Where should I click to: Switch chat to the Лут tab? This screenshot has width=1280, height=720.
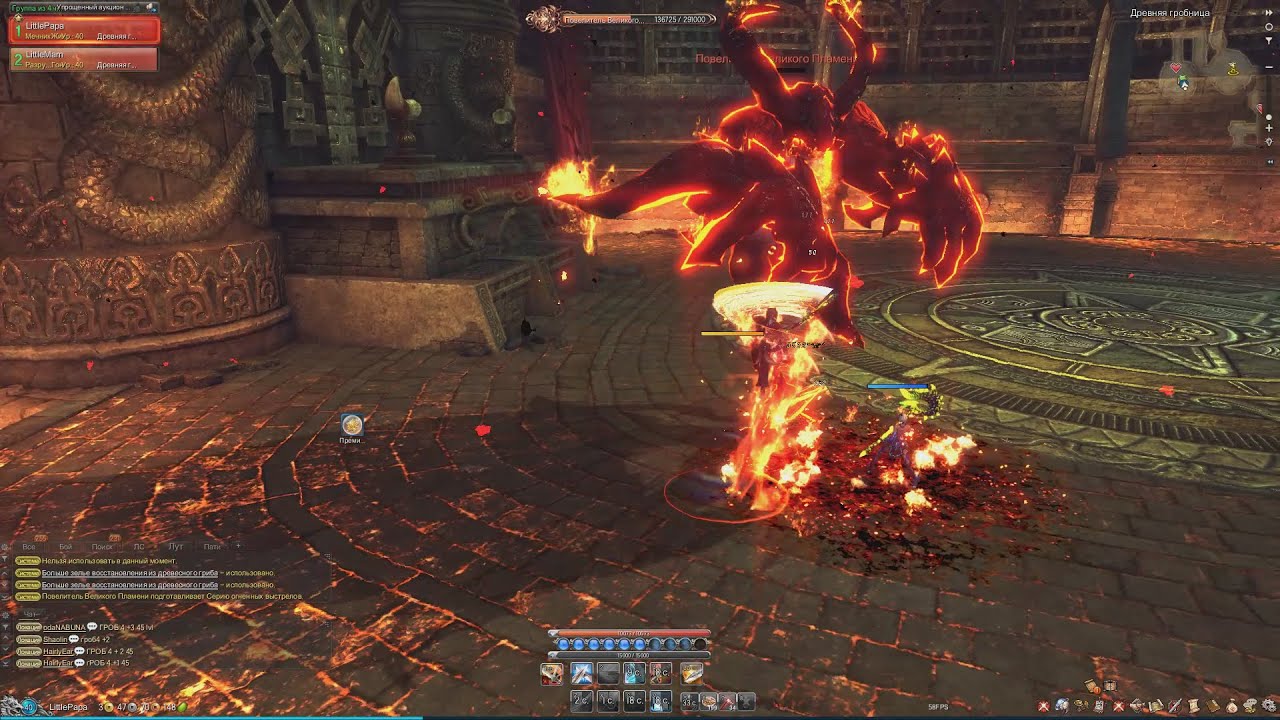pyautogui.click(x=175, y=547)
